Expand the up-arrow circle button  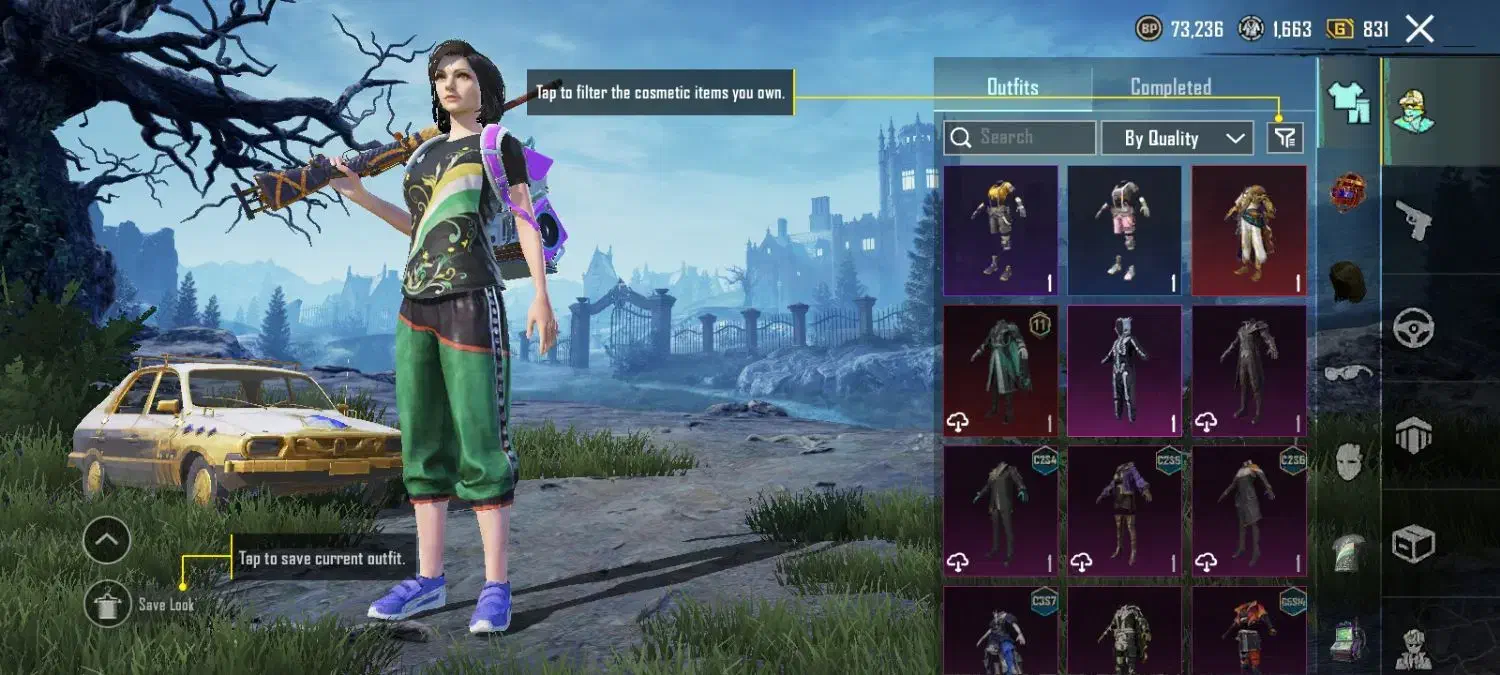(x=107, y=541)
